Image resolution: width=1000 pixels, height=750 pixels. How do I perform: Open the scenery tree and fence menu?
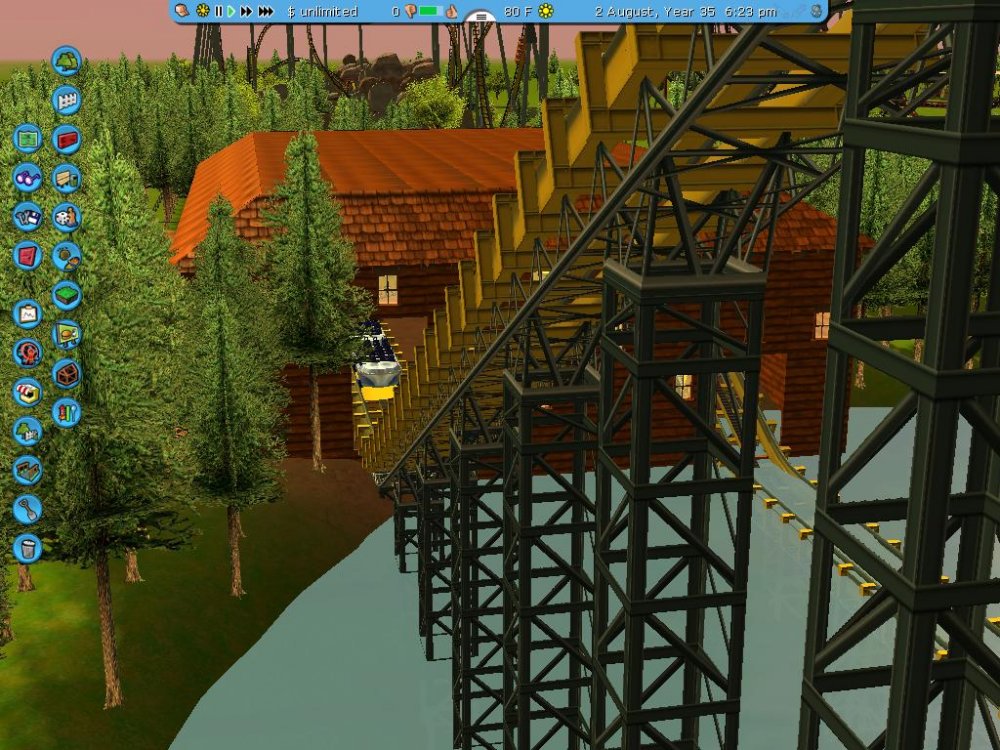tap(27, 431)
